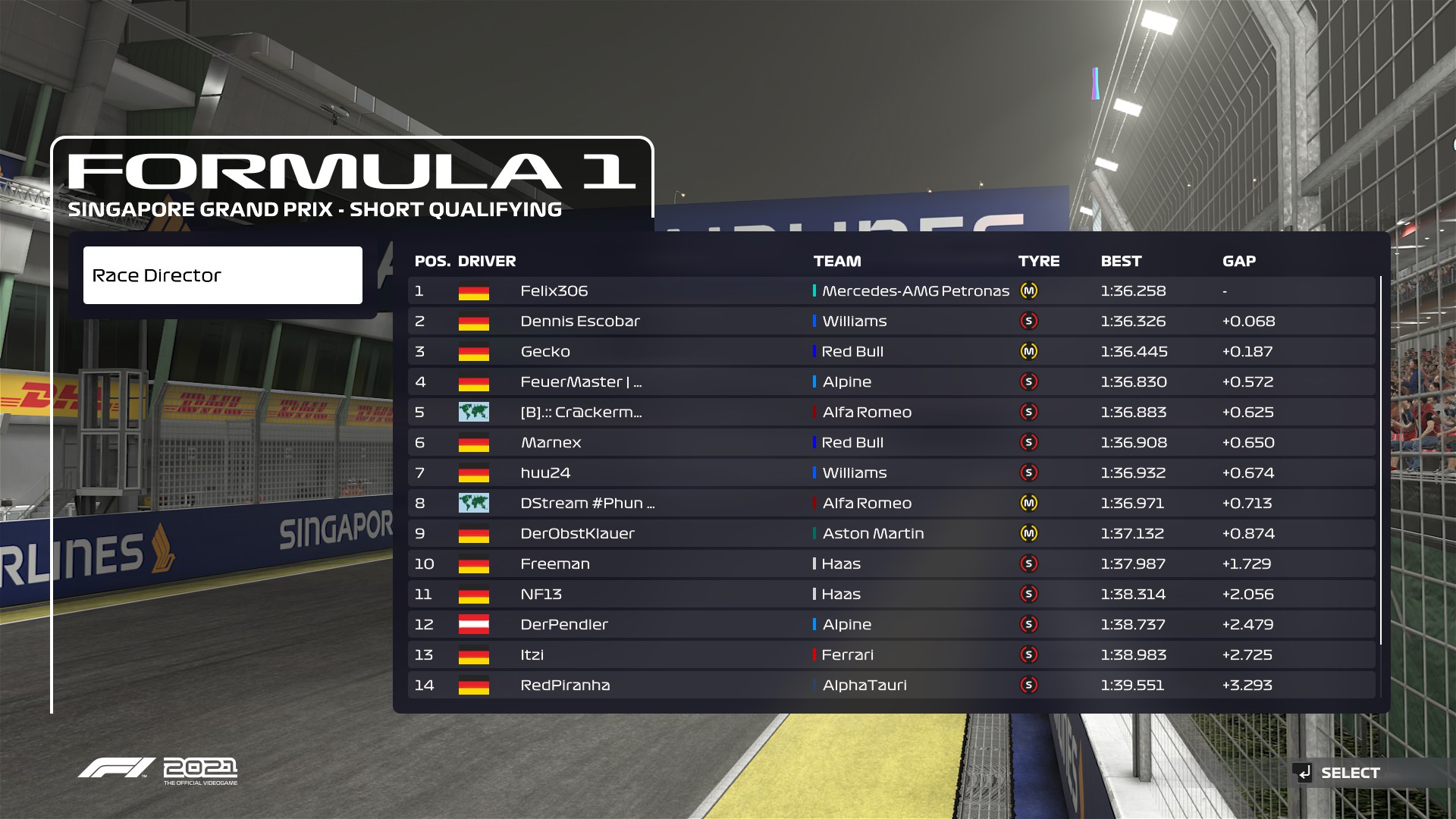Viewport: 1456px width, 819px height.
Task: Select the FeuerMaster driver row
Action: point(891,382)
